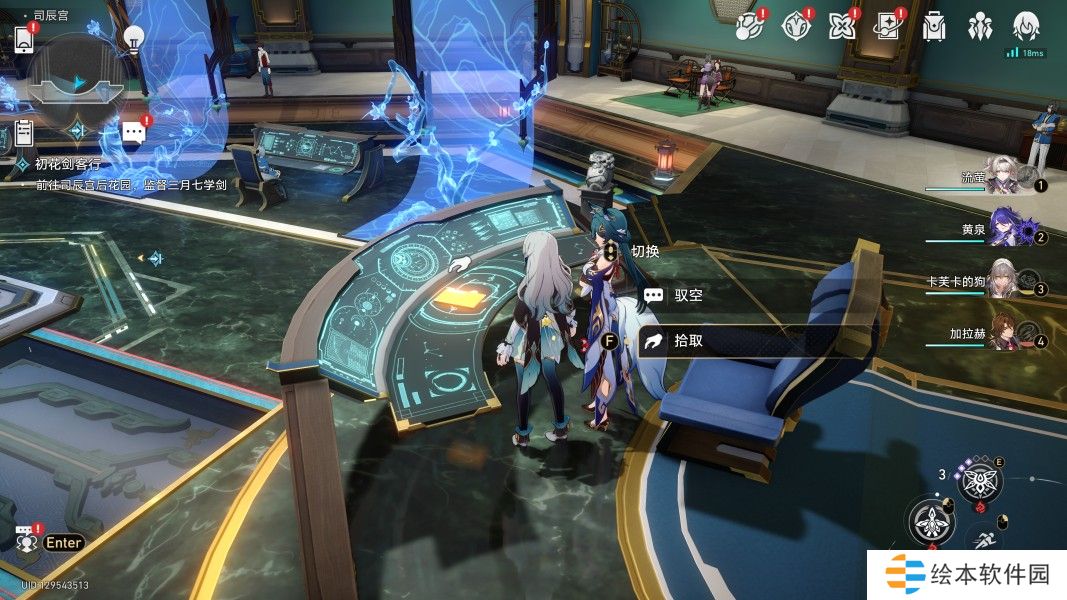
Task: Select the 初花剑客行 quest tracker
Action: pos(67,163)
